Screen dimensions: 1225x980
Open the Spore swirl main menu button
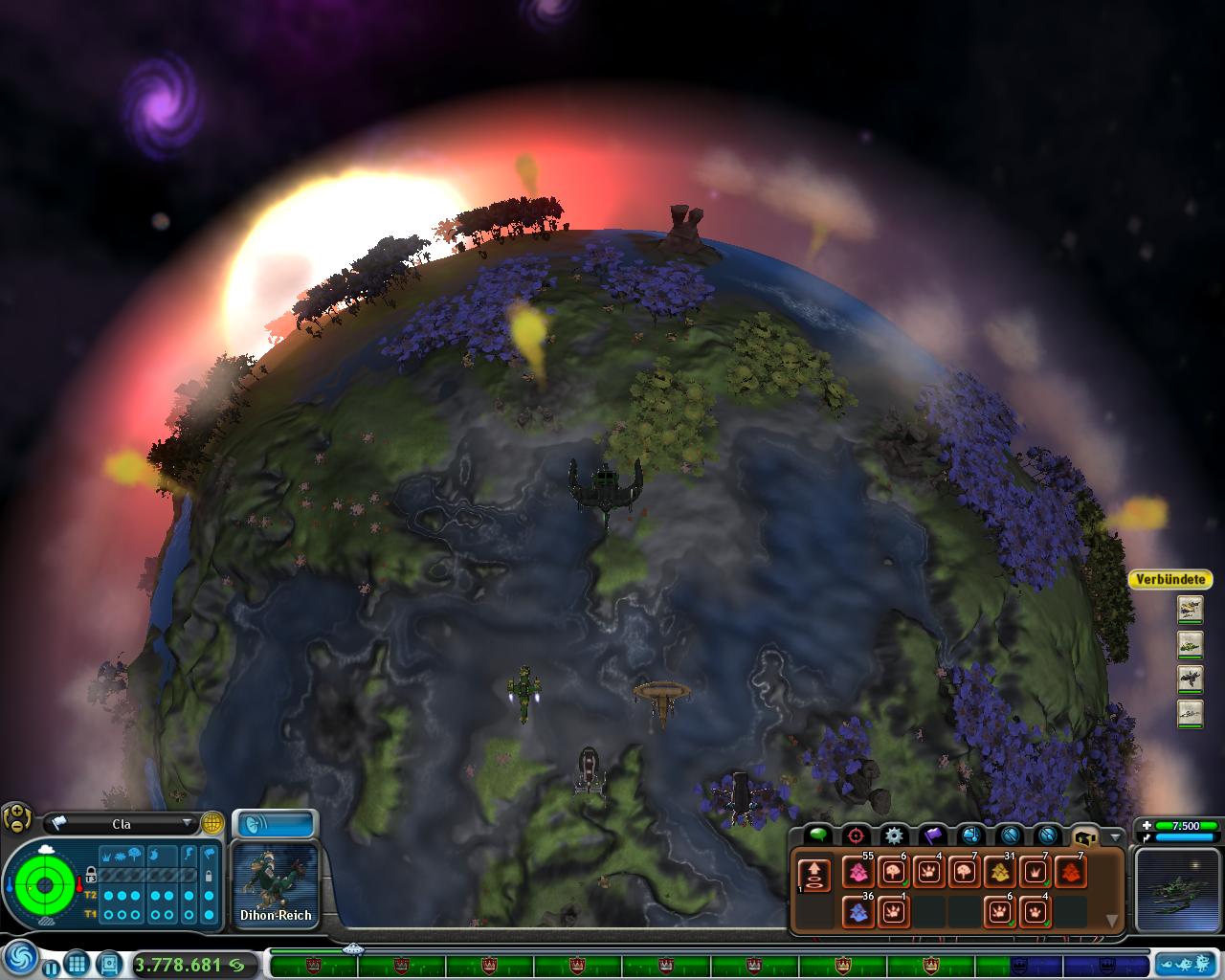[x=21, y=960]
